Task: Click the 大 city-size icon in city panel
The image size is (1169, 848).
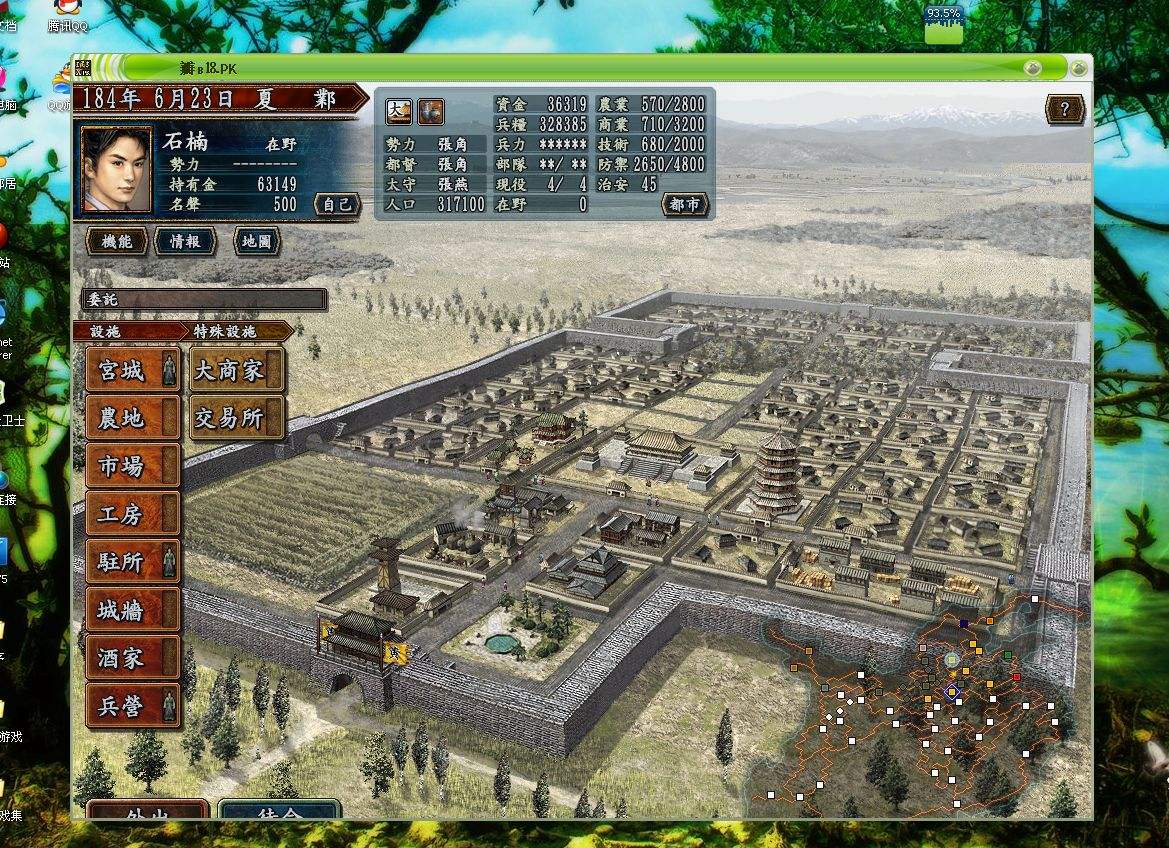Action: click(x=398, y=110)
